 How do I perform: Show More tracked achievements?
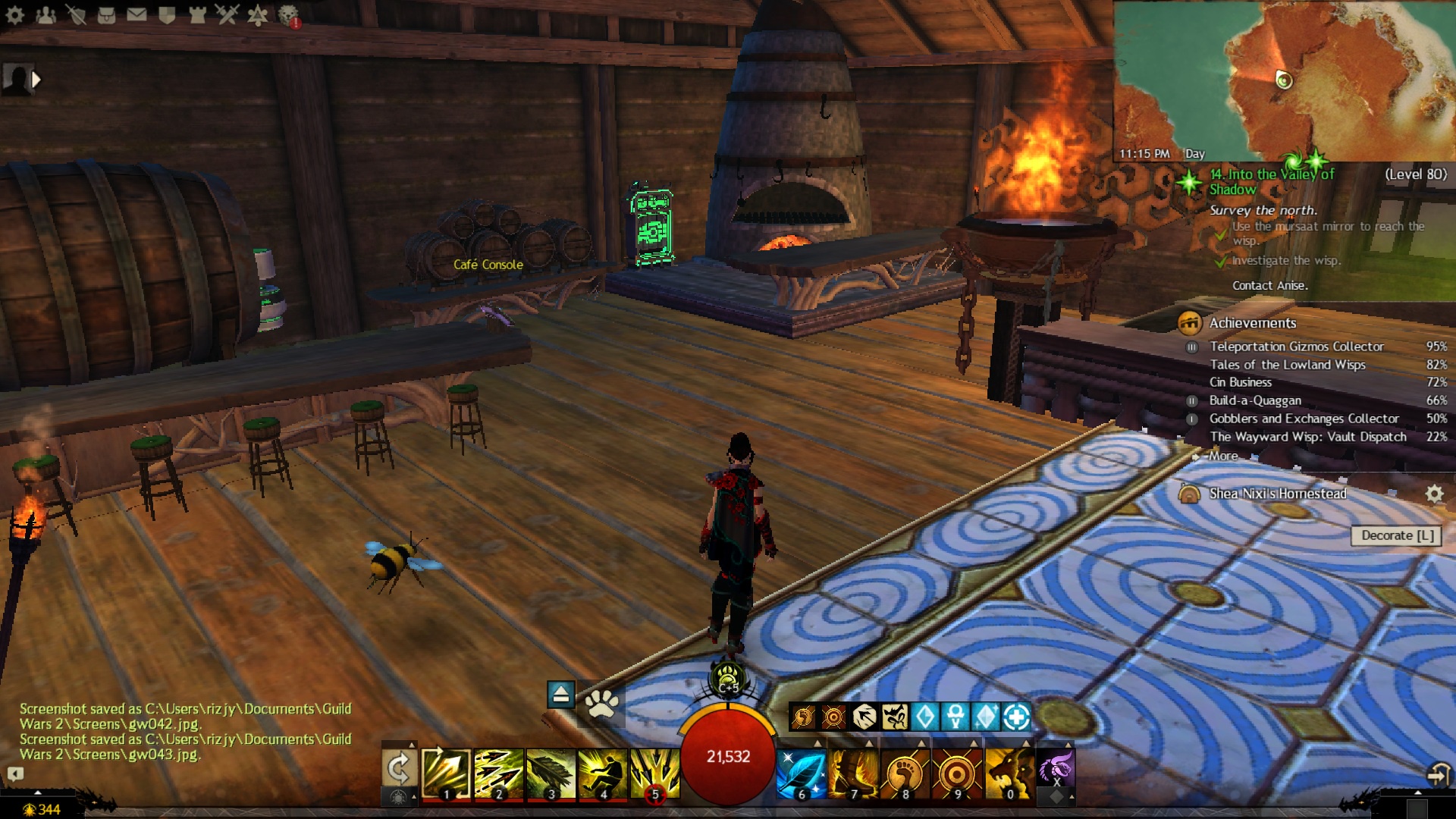[1222, 456]
